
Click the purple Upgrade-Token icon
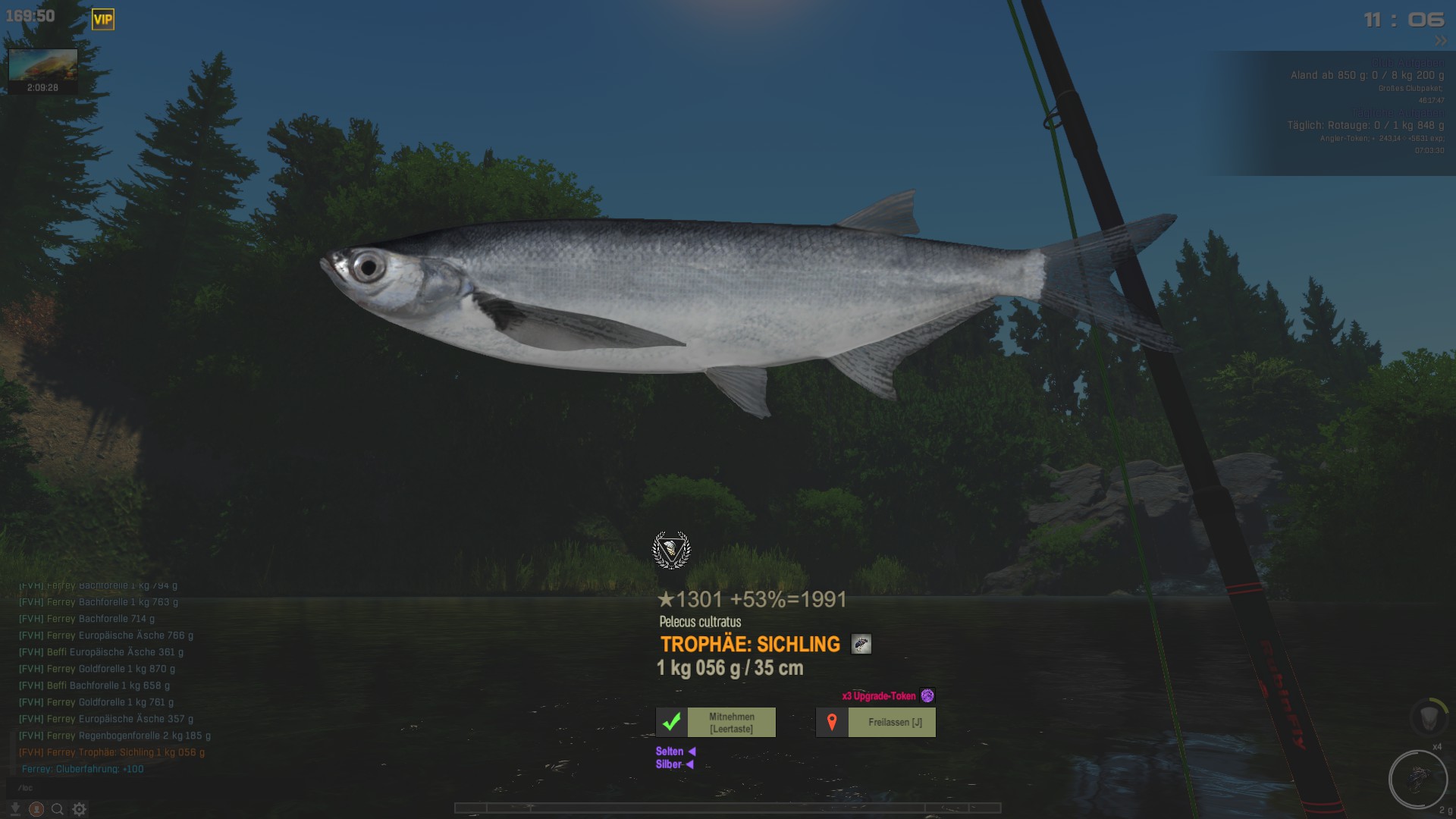[927, 695]
